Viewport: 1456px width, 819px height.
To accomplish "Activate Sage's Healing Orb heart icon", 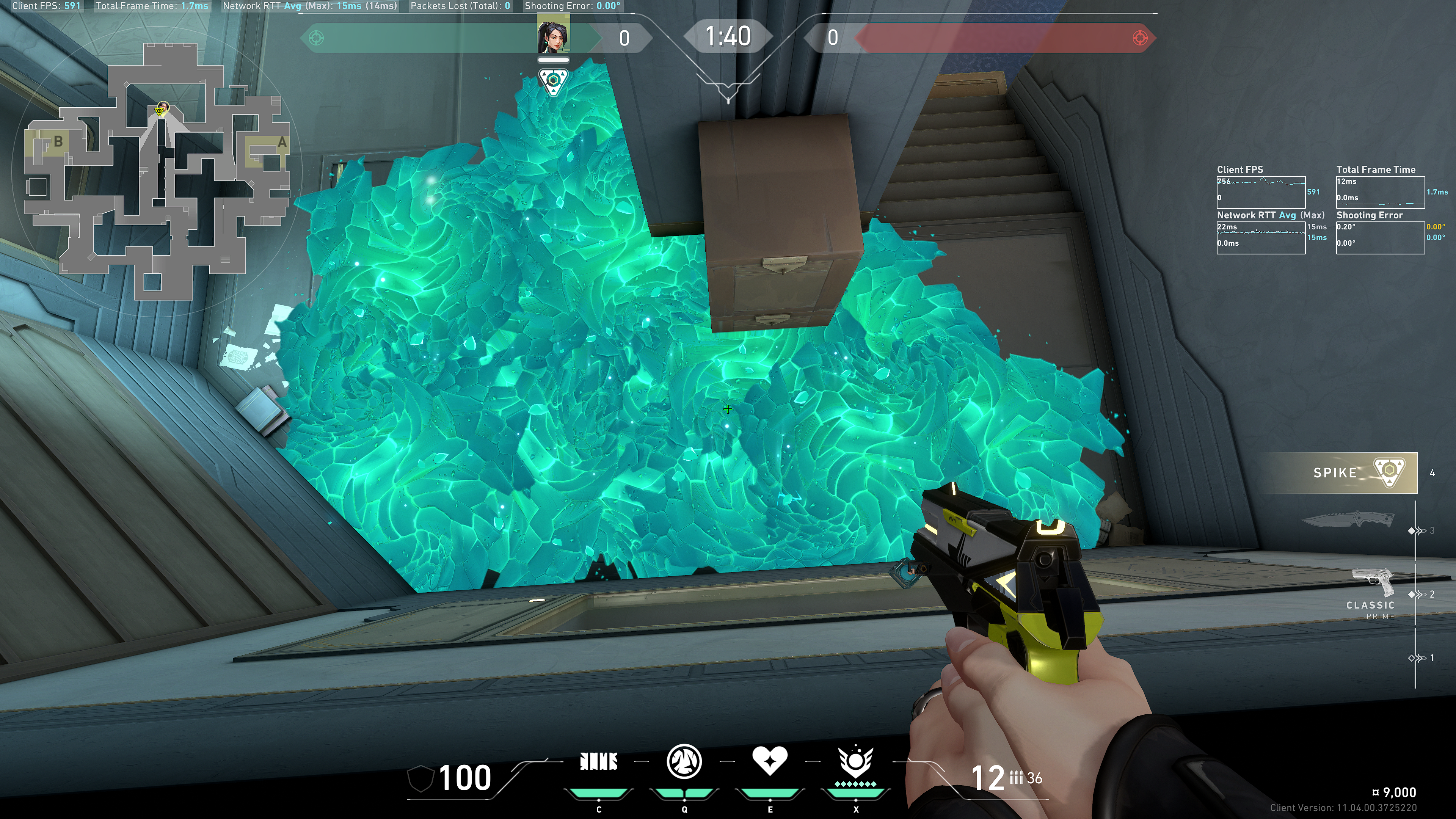I will [769, 761].
